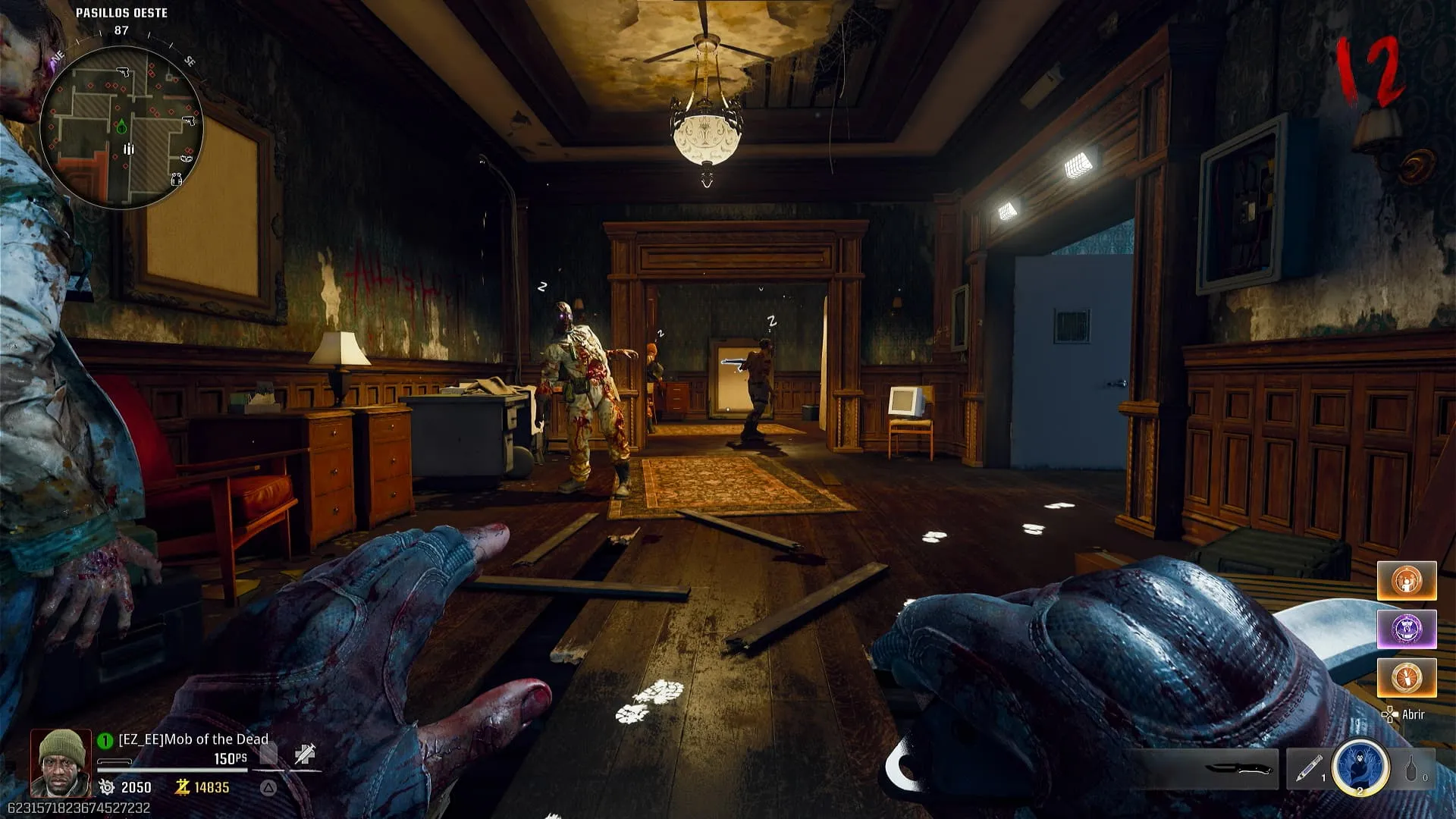
Task: Click the player portrait with green beanie
Action: (61, 761)
